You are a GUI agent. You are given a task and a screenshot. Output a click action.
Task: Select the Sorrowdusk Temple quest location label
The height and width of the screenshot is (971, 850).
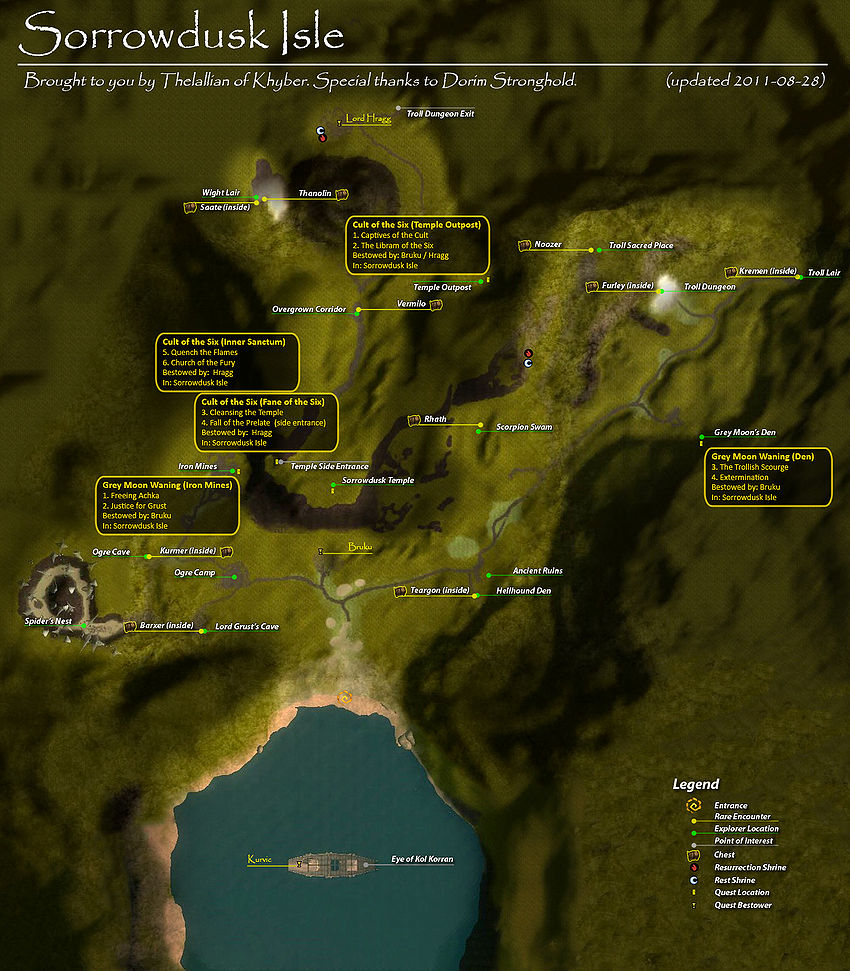click(x=378, y=481)
